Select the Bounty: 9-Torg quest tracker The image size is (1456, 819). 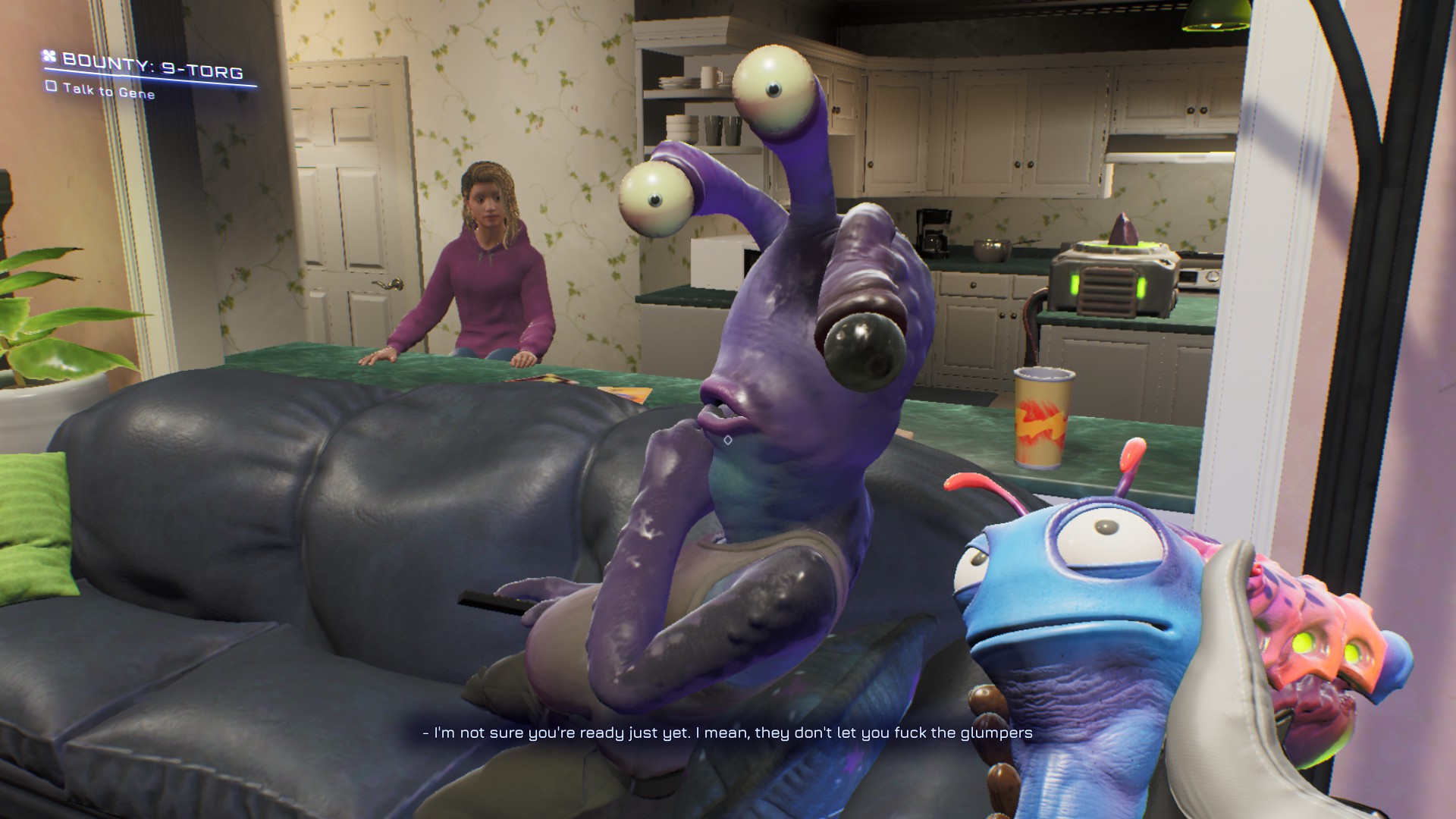pos(152,65)
